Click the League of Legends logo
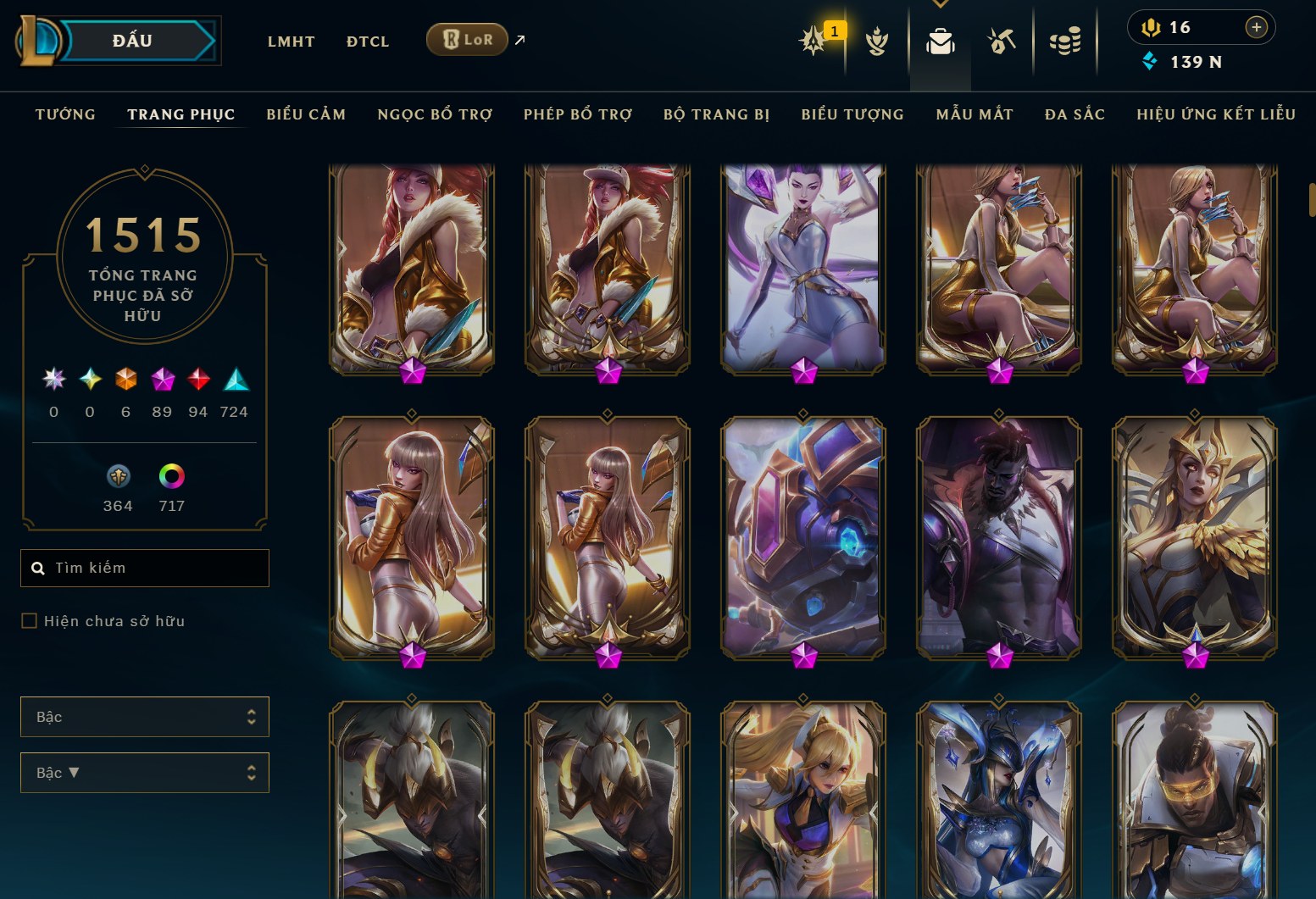 click(x=36, y=41)
